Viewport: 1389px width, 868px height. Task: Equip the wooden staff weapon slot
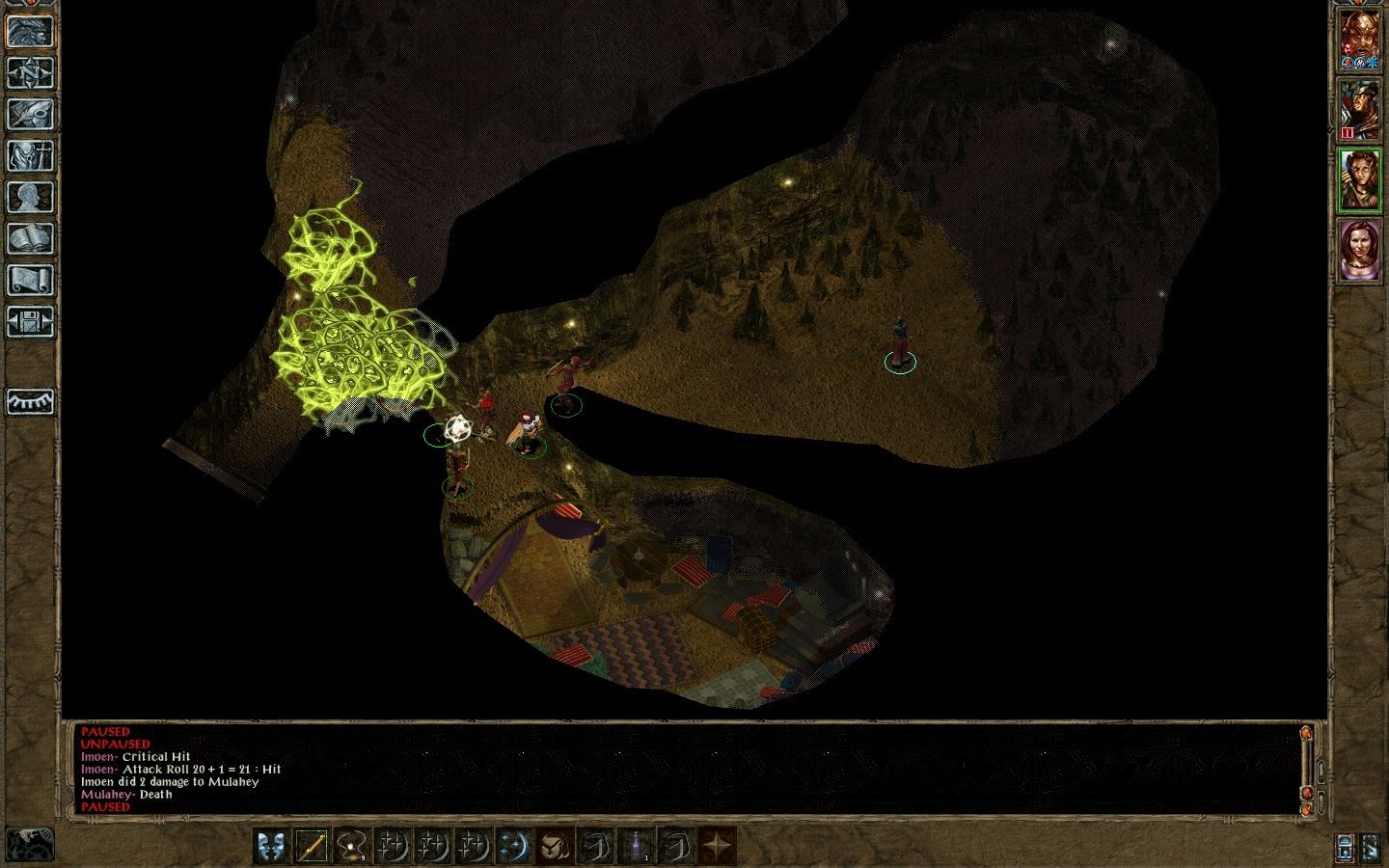coord(312,847)
